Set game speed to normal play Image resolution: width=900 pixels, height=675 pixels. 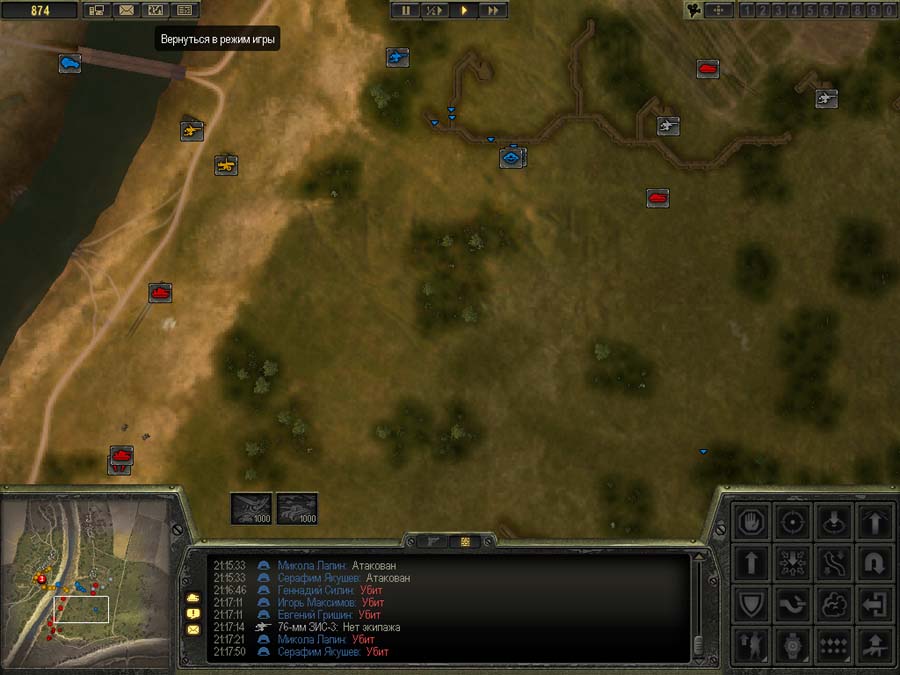[464, 10]
